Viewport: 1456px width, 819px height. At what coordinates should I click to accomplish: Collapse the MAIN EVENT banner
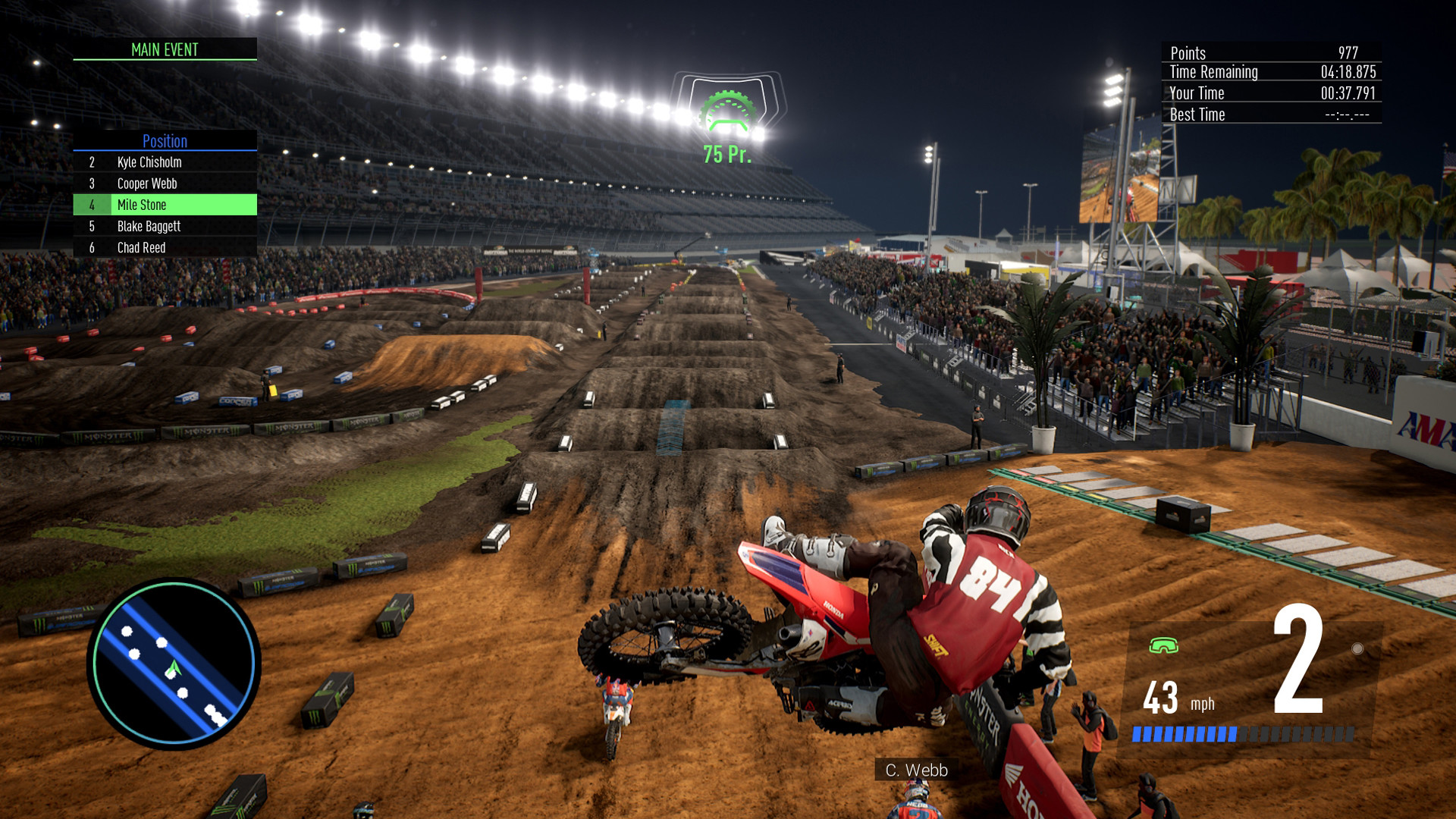coord(164,50)
